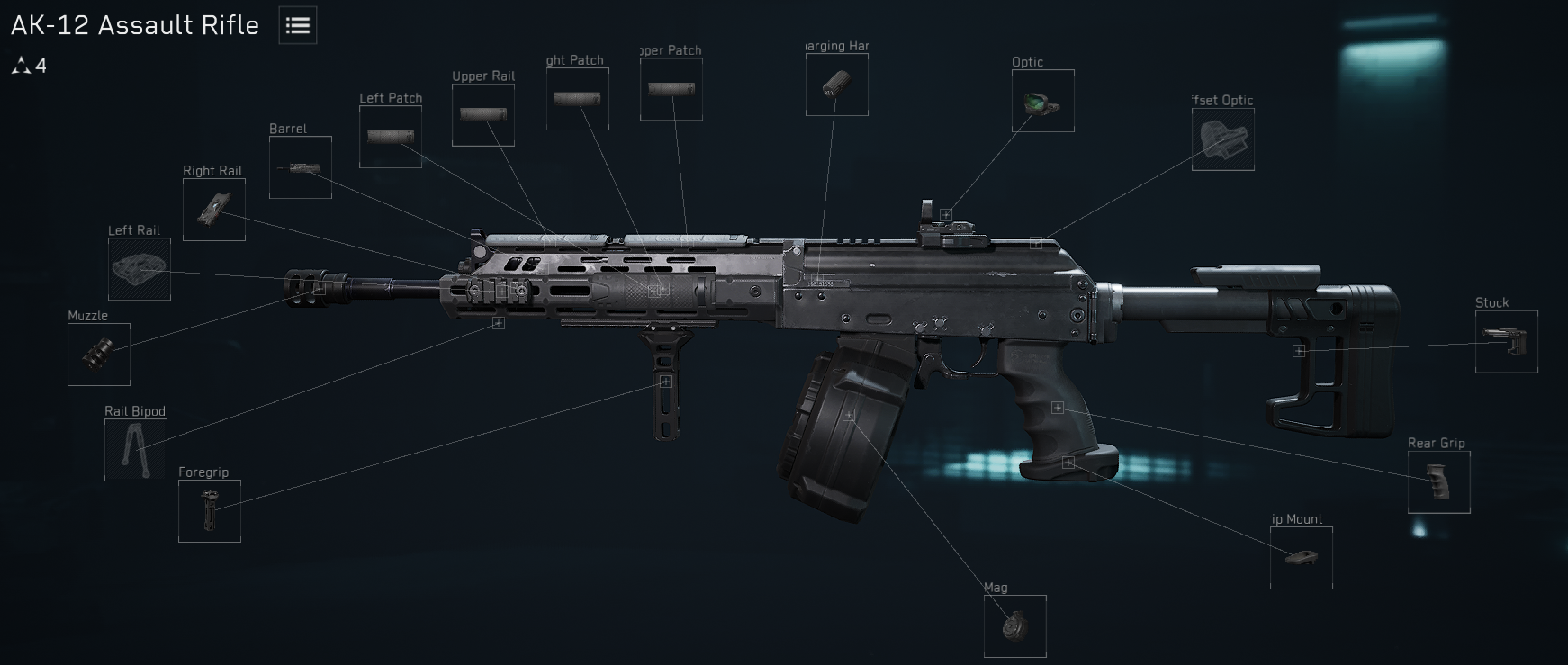1568x665 pixels.
Task: Open the Optic attachment slot
Action: coord(1041,102)
